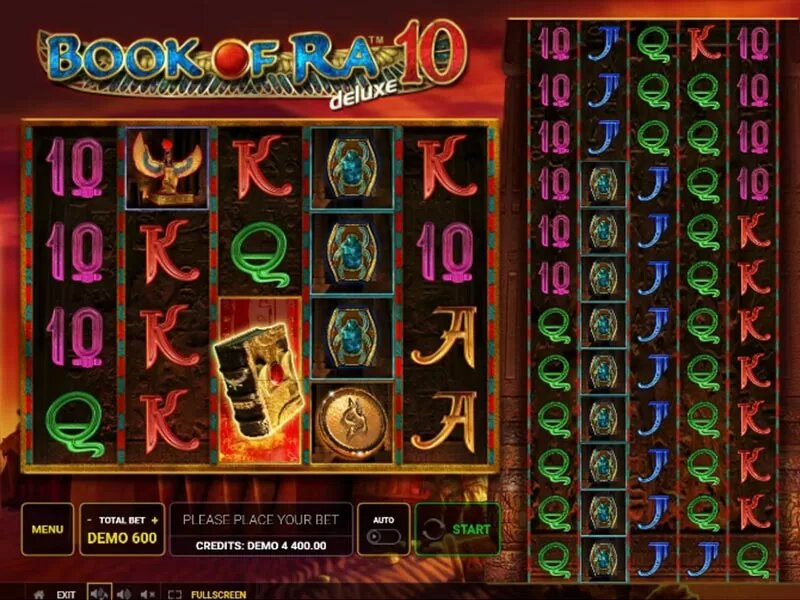Increase total bet with the plus sign

pyautogui.click(x=155, y=520)
